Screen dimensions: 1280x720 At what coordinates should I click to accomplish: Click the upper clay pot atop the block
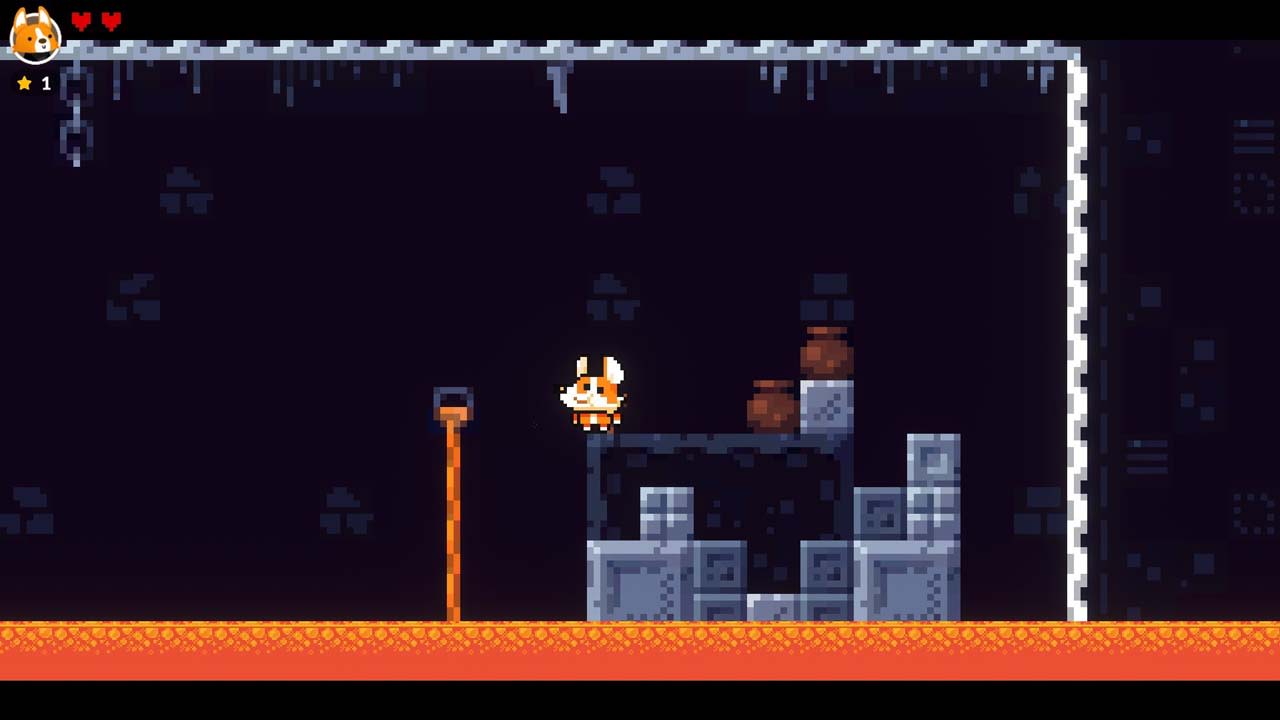(x=826, y=350)
